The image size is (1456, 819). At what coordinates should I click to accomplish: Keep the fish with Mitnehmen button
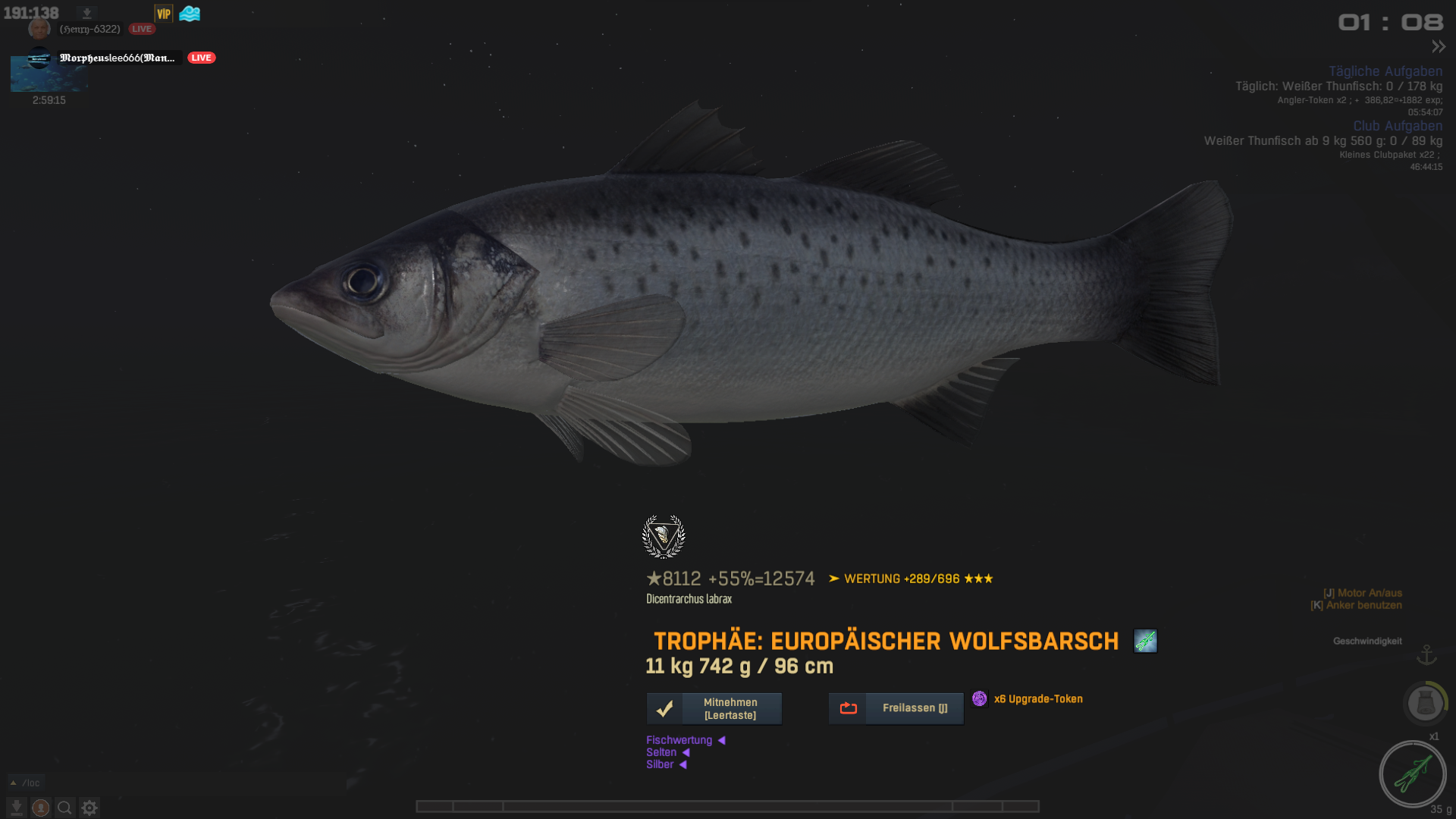[x=714, y=708]
